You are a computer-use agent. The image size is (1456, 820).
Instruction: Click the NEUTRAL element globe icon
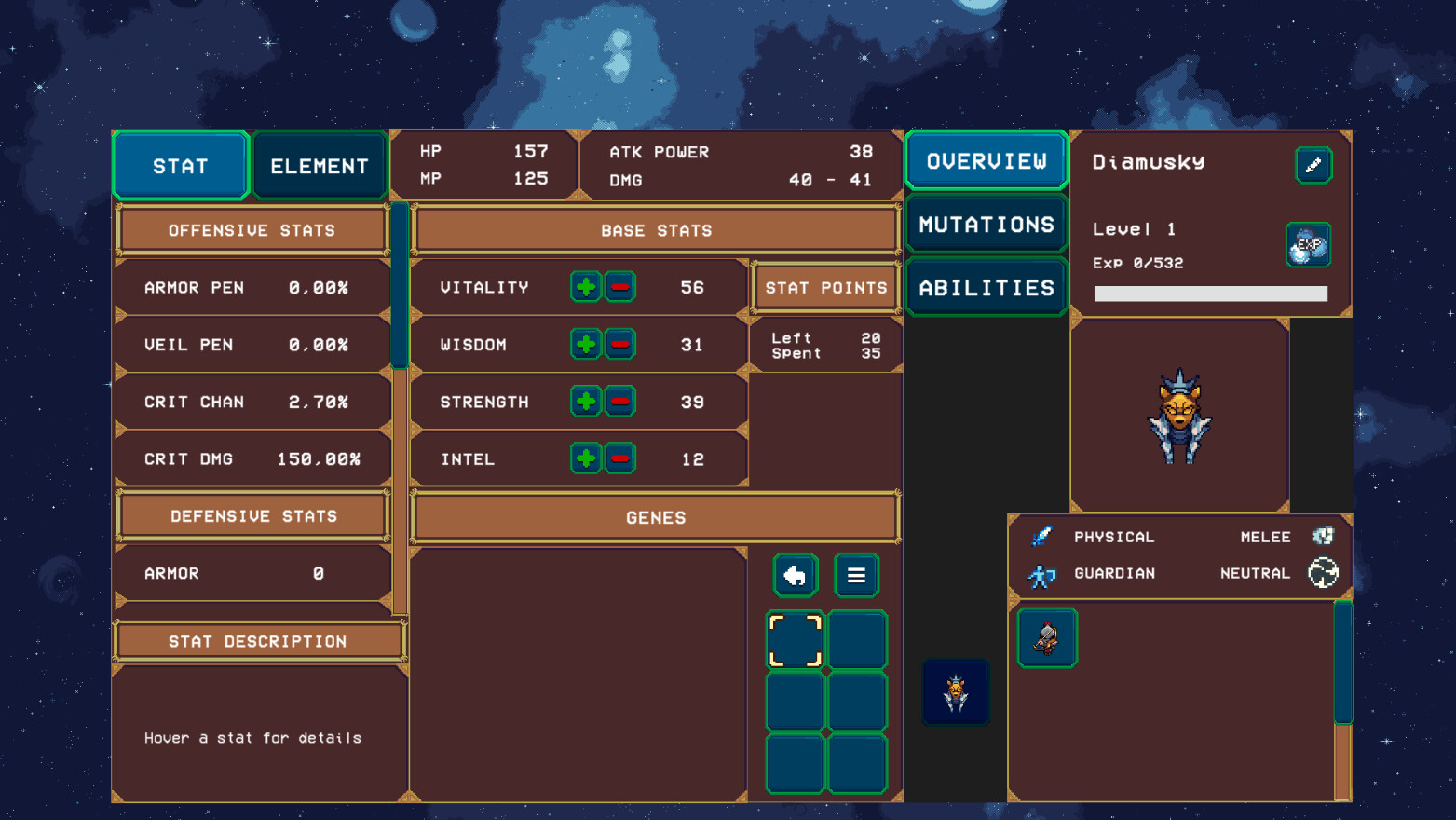1324,574
